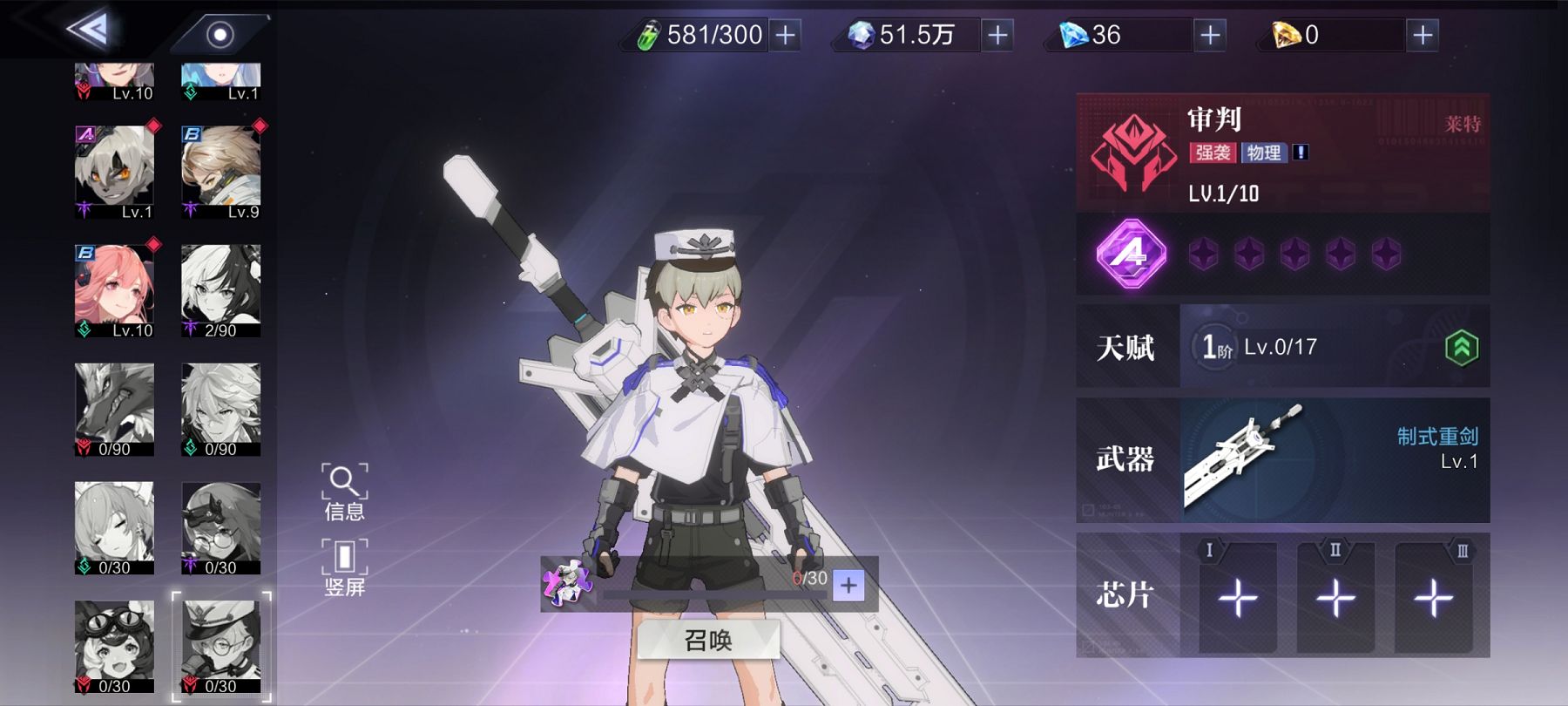Select chip slot III

pos(1433,598)
